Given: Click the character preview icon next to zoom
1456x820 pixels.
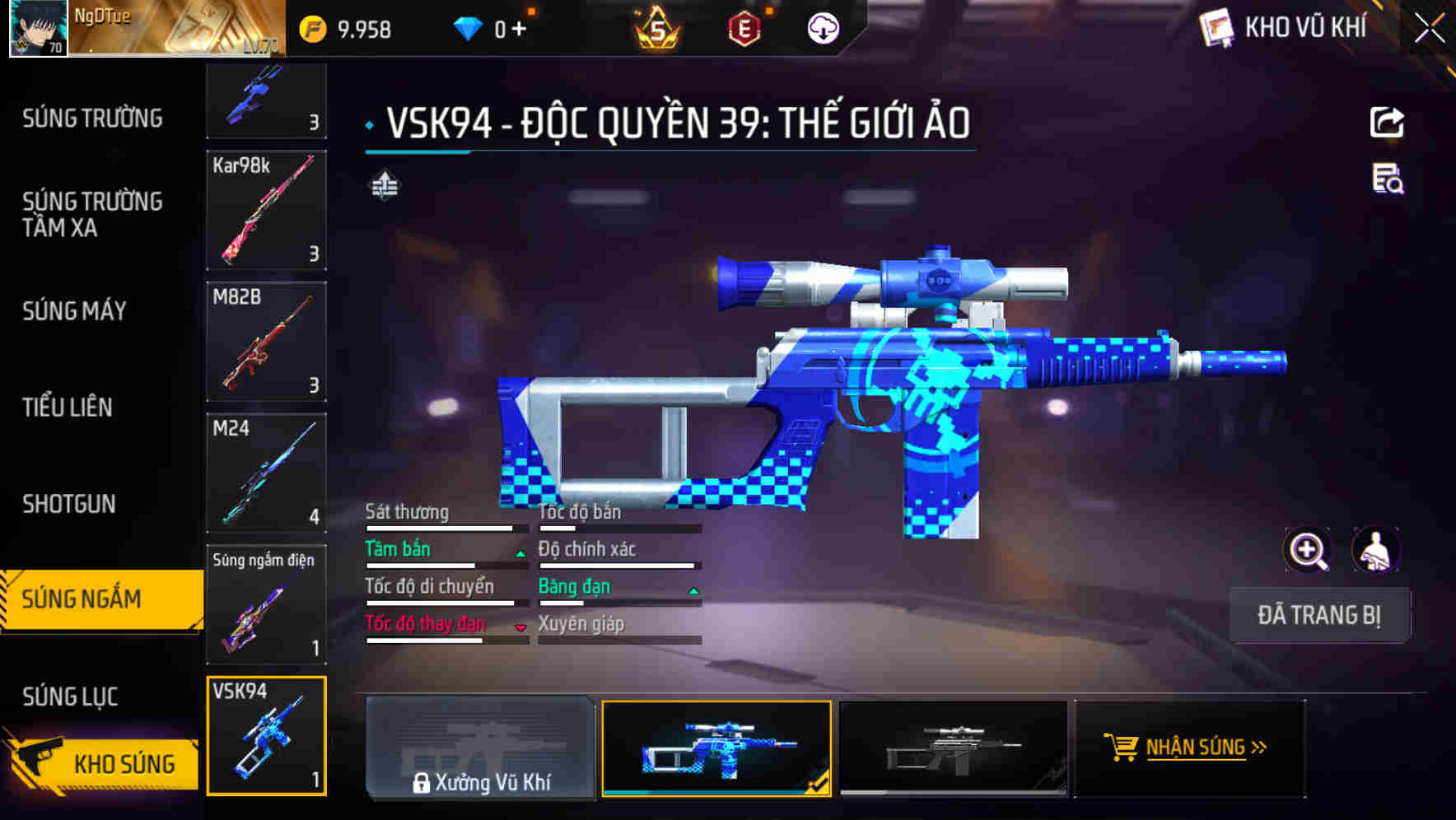Looking at the screenshot, I should click(x=1378, y=551).
